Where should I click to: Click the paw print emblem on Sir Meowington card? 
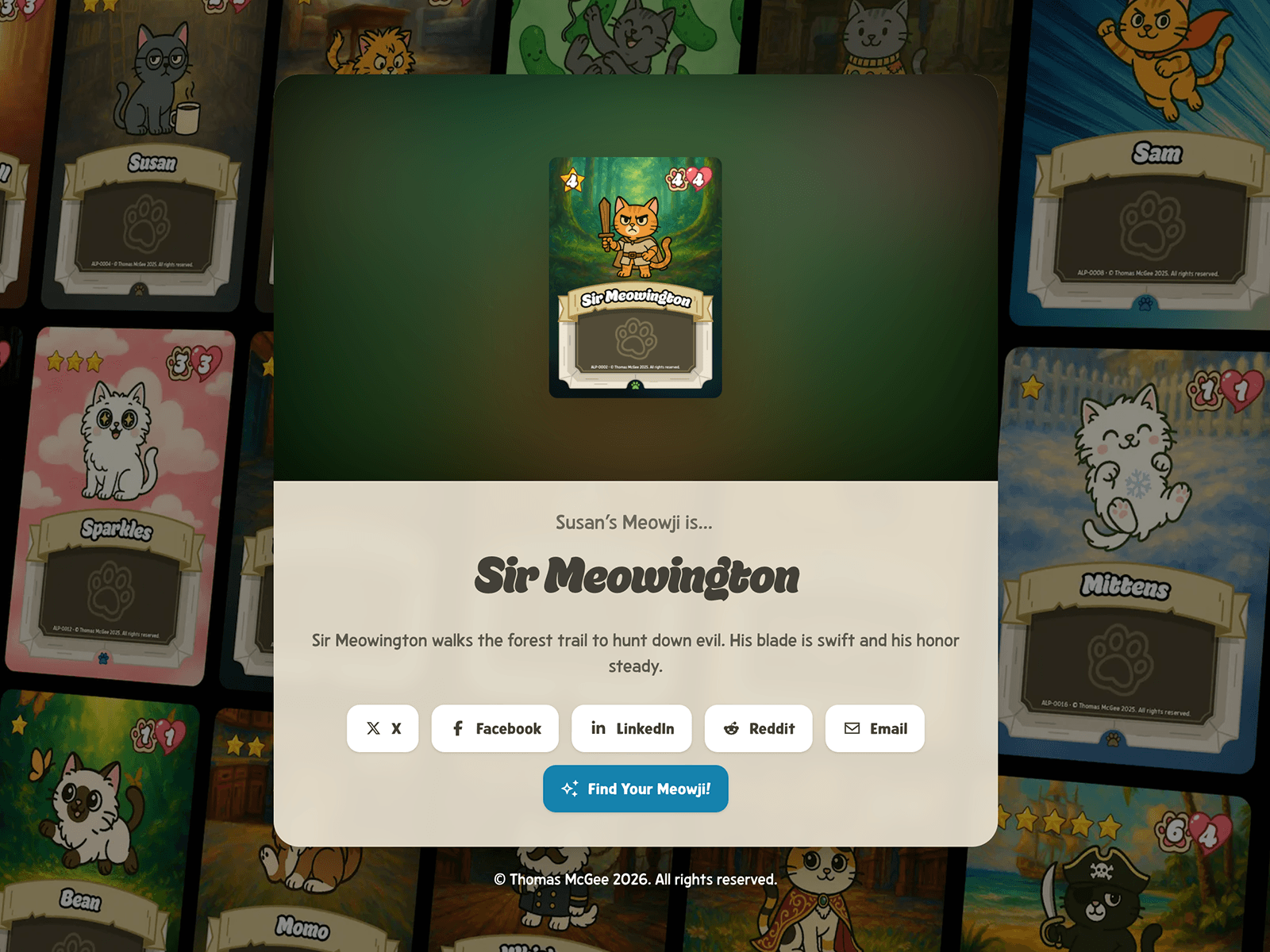pos(636,338)
